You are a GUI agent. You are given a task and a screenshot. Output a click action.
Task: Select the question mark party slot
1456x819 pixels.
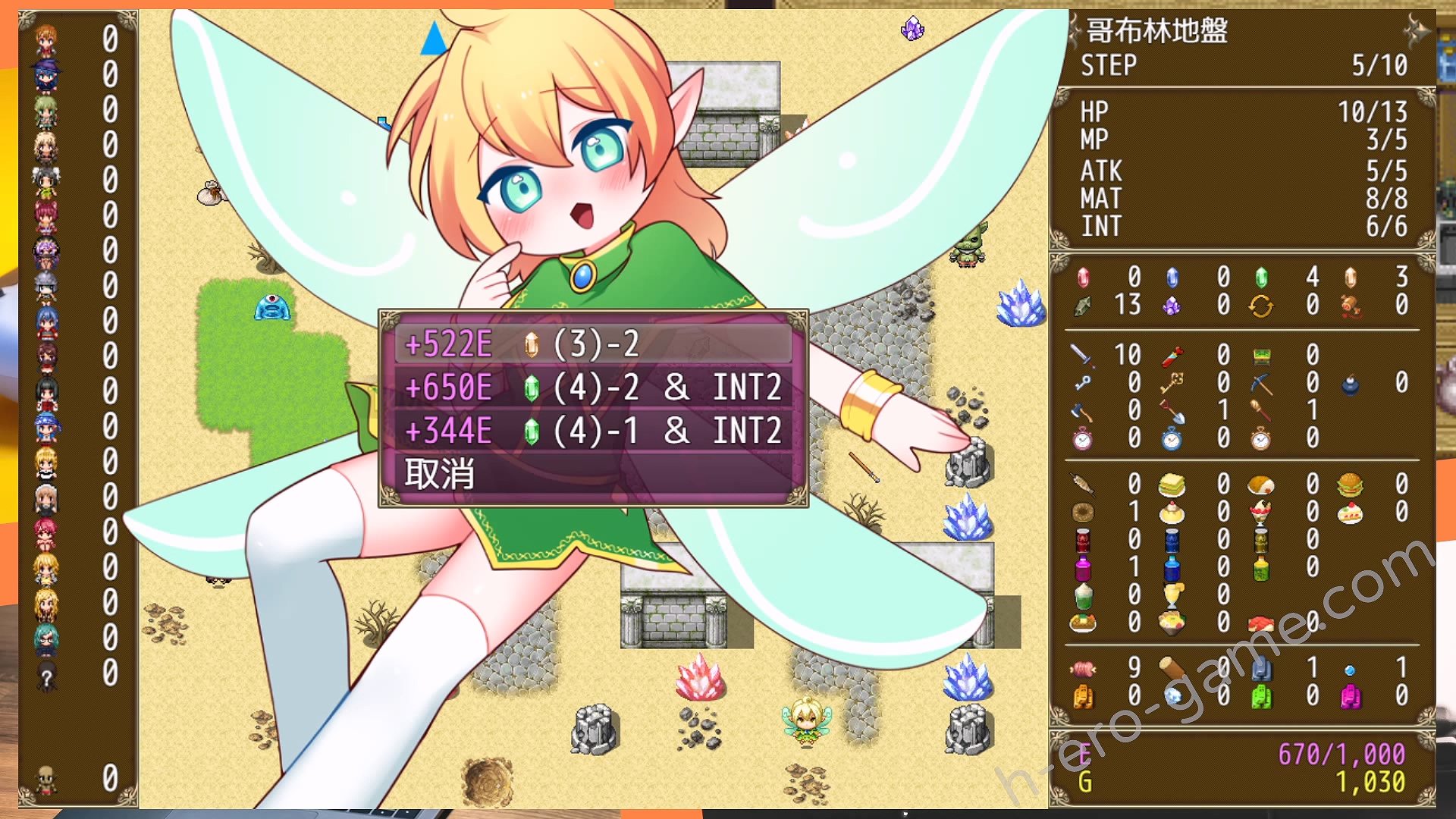pyautogui.click(x=46, y=676)
